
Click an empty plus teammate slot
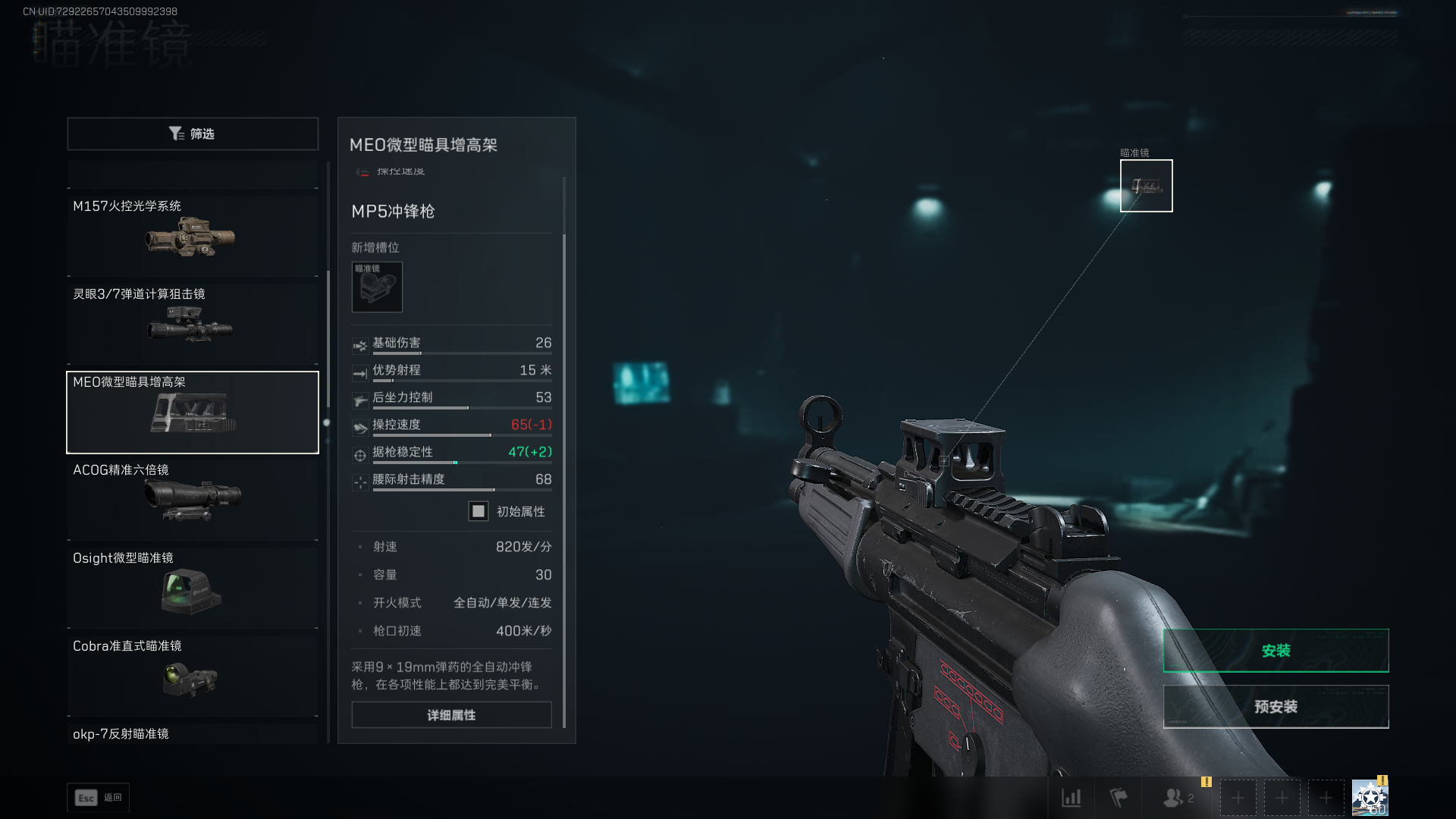tap(1238, 798)
